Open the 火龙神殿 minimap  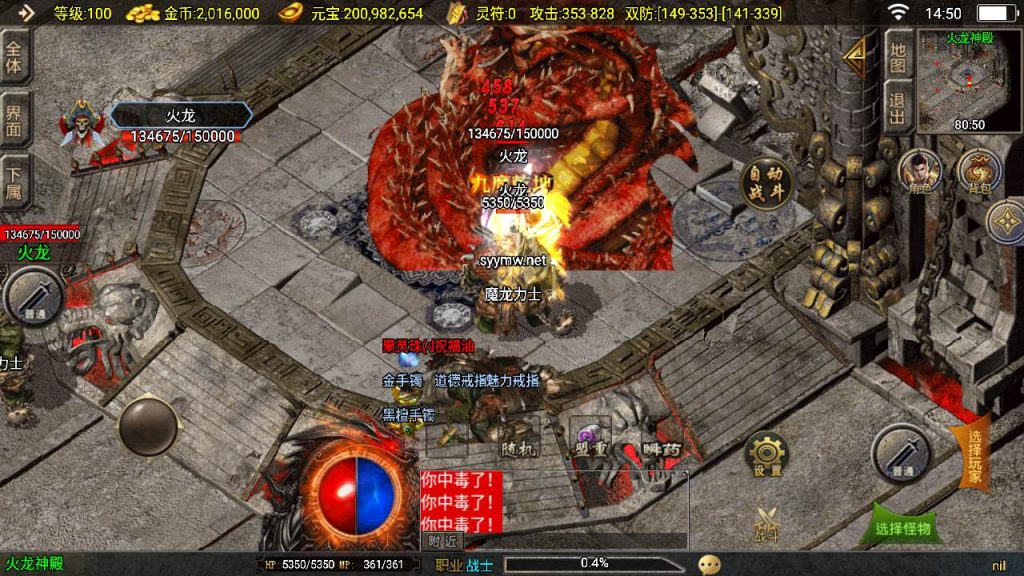click(970, 82)
